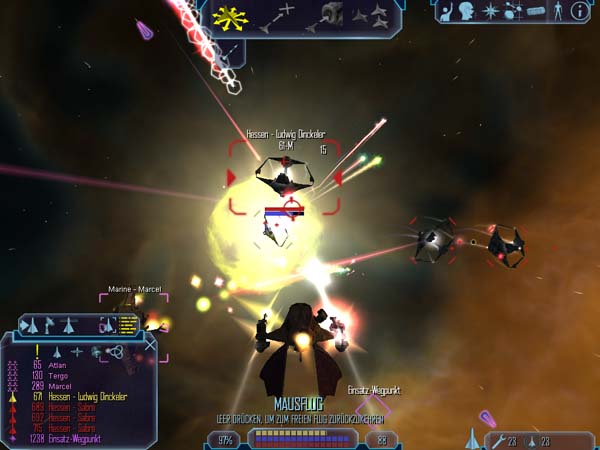Select Tergo in the contact list
This screenshot has height=450, width=600.
pyautogui.click(x=59, y=376)
